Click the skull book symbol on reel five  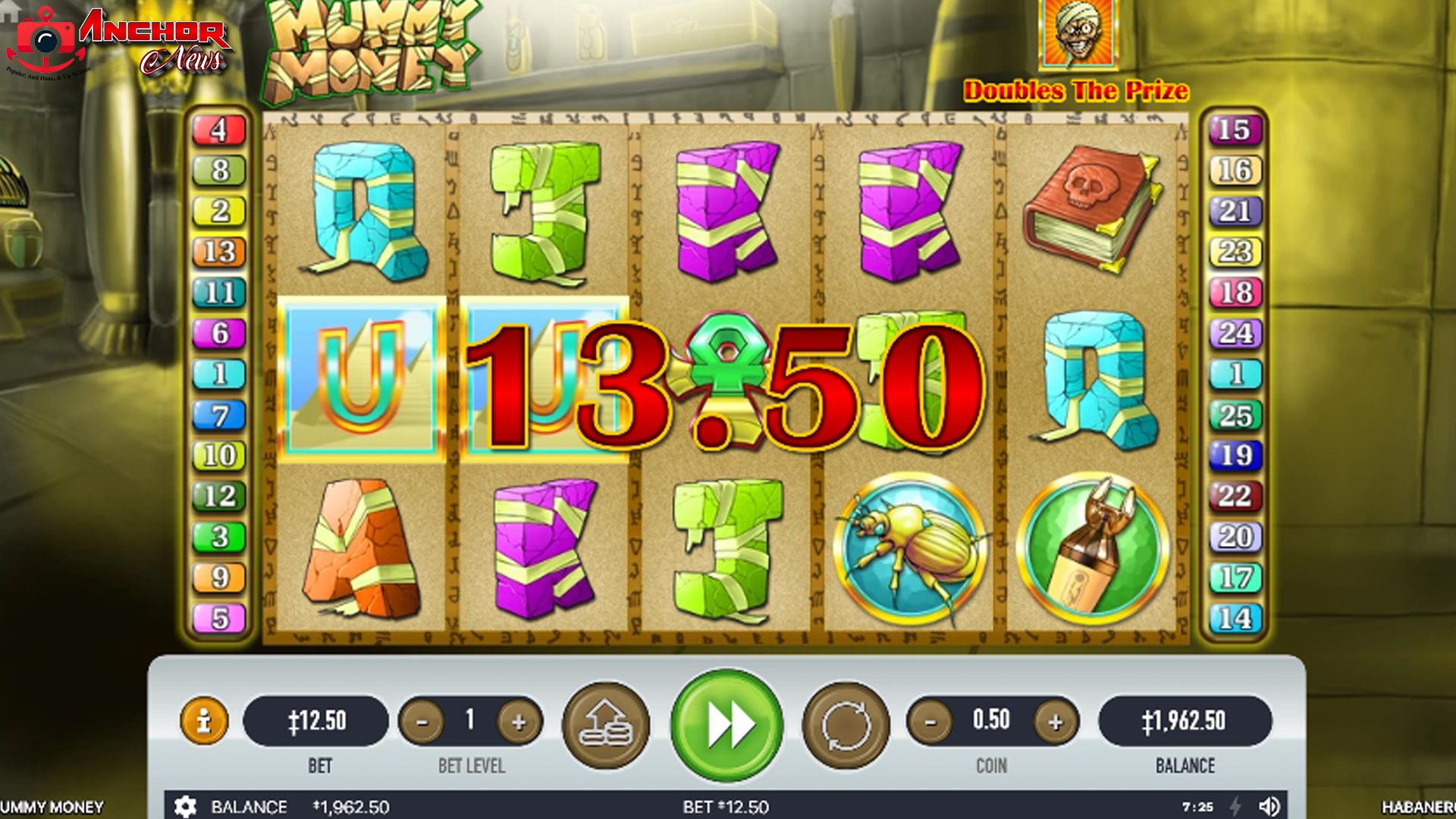1090,212
